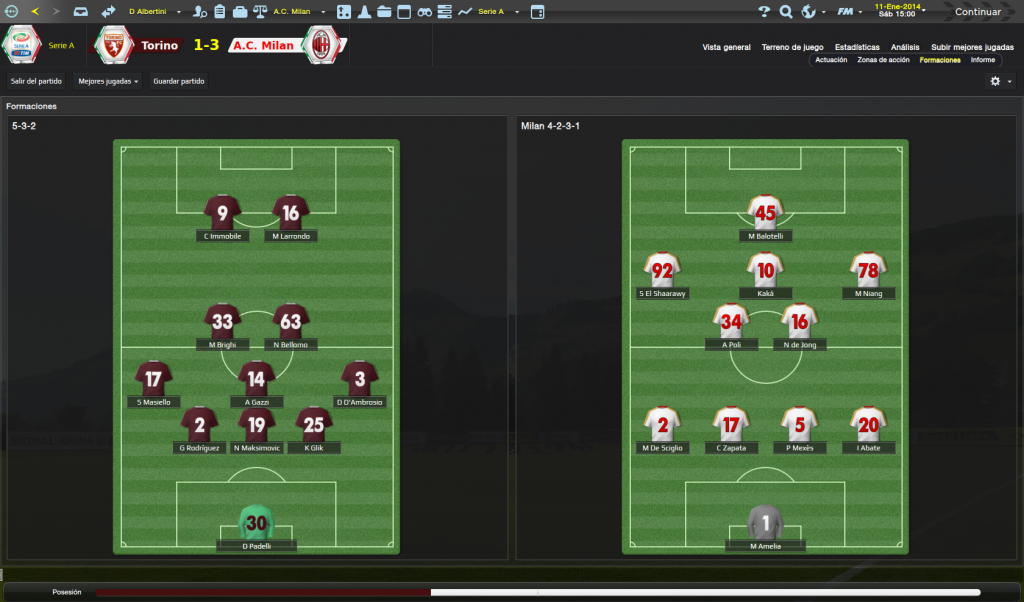Open the search magnifier icon

point(786,12)
